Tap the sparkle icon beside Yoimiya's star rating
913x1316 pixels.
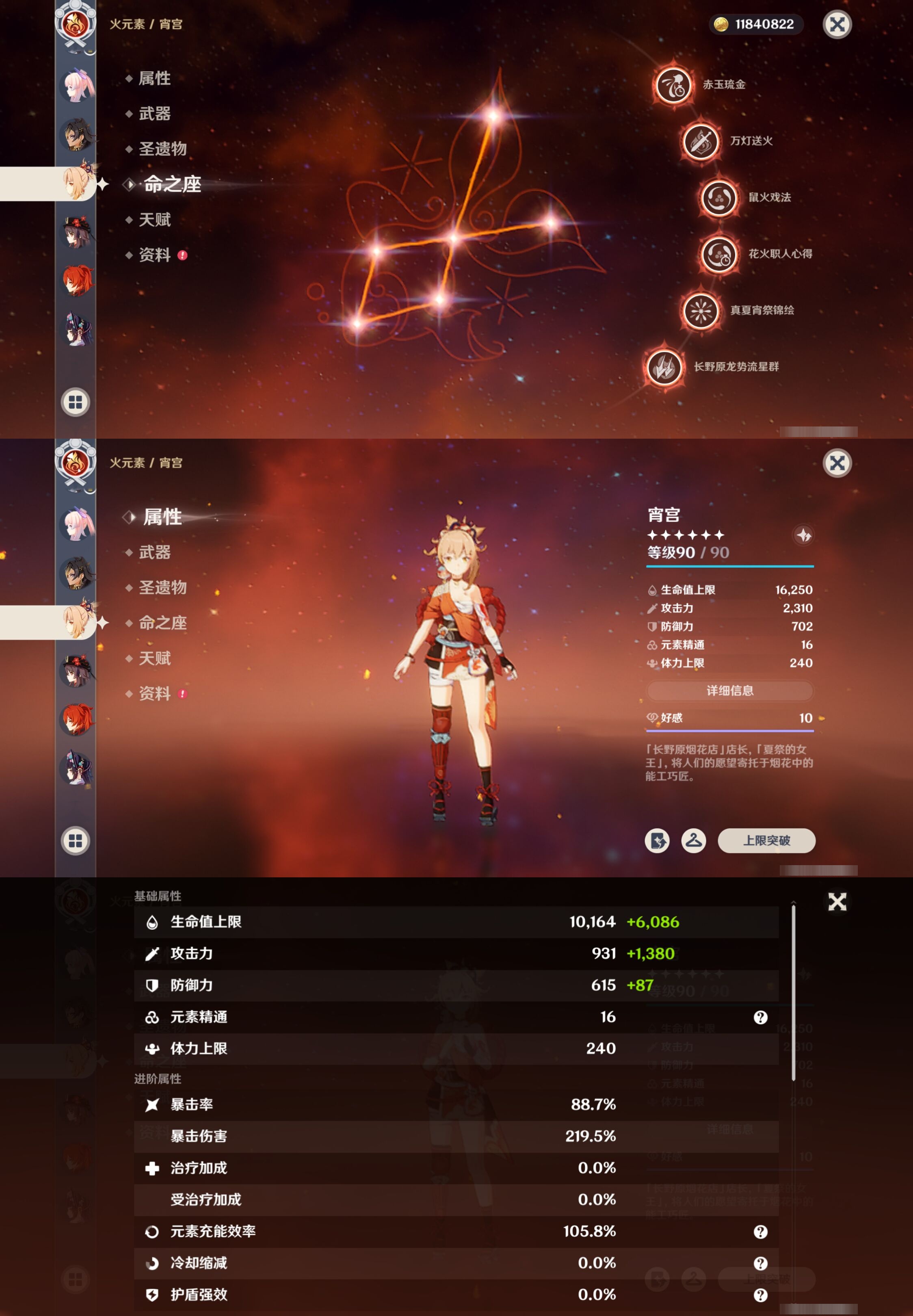click(x=803, y=535)
